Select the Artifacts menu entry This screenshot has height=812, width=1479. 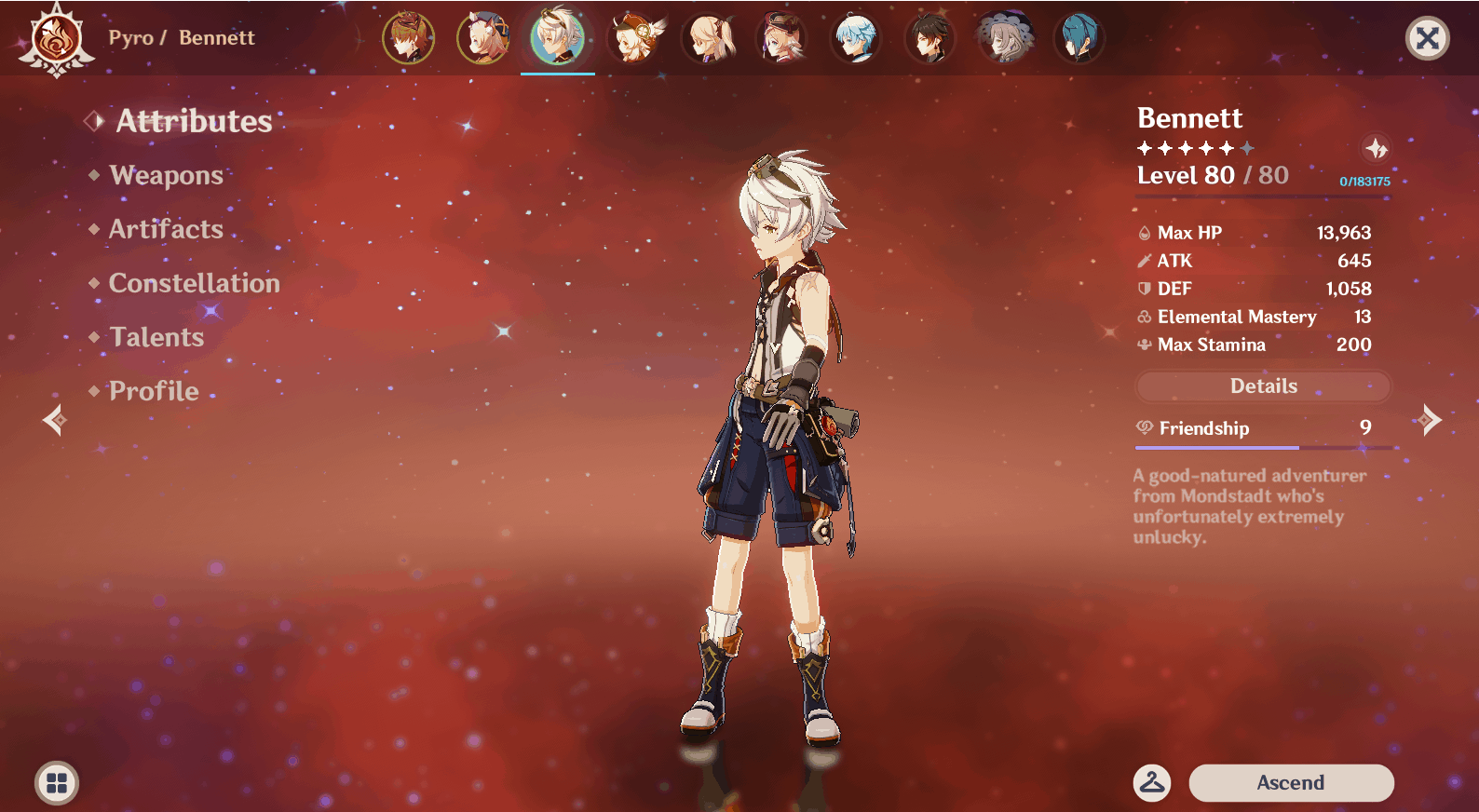(166, 229)
